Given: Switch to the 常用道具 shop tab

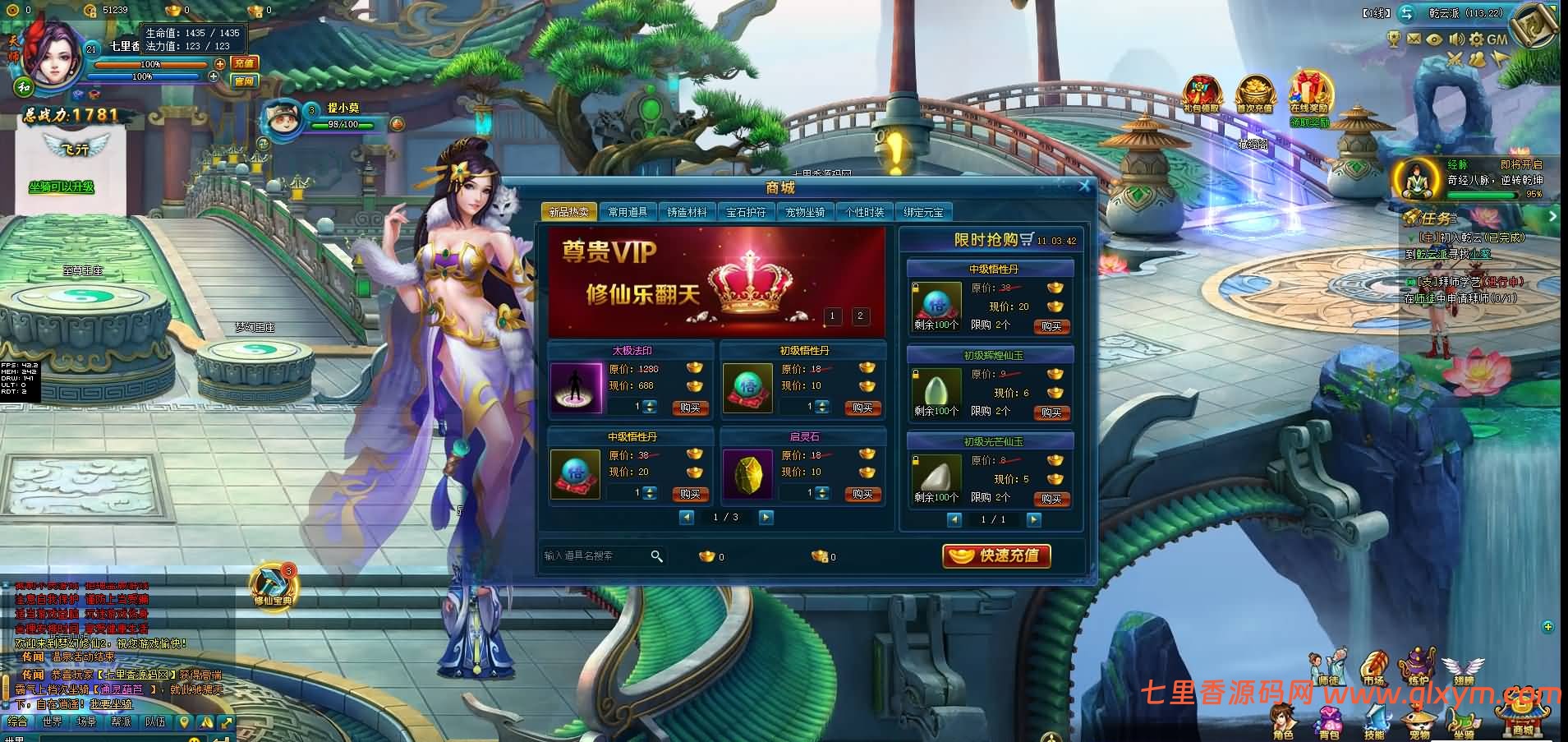Looking at the screenshot, I should pyautogui.click(x=628, y=211).
